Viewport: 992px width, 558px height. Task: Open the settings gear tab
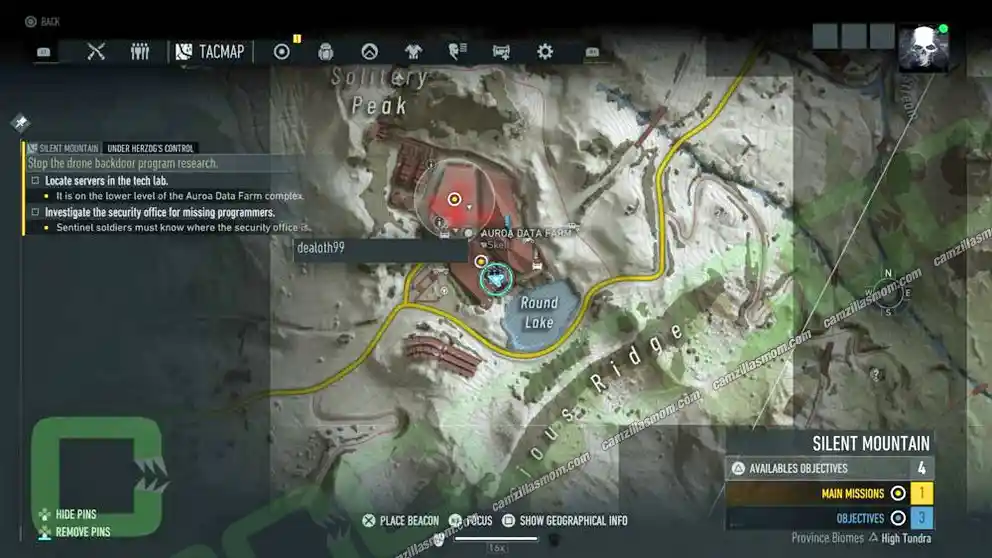point(545,51)
